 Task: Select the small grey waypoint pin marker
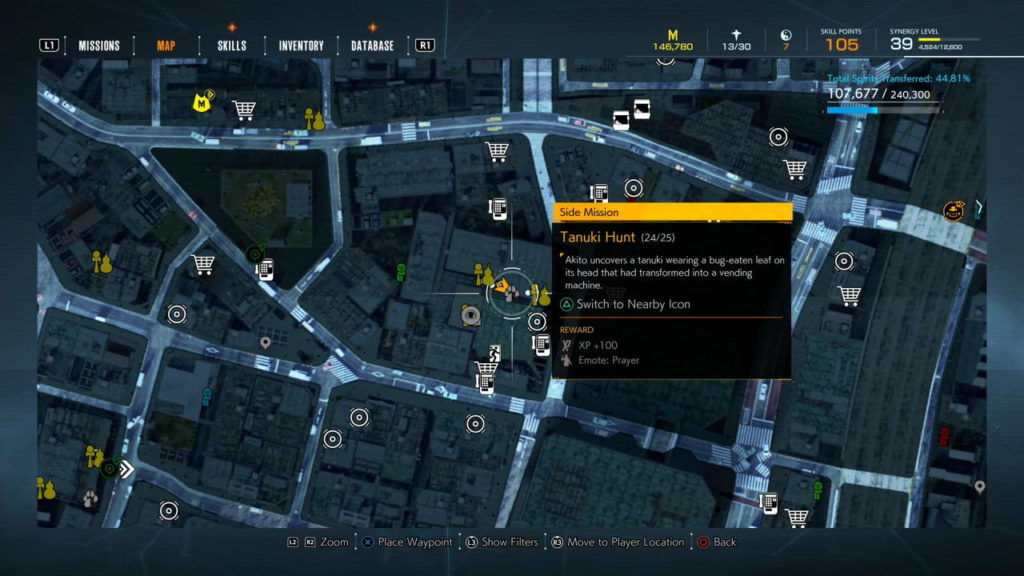(265, 342)
